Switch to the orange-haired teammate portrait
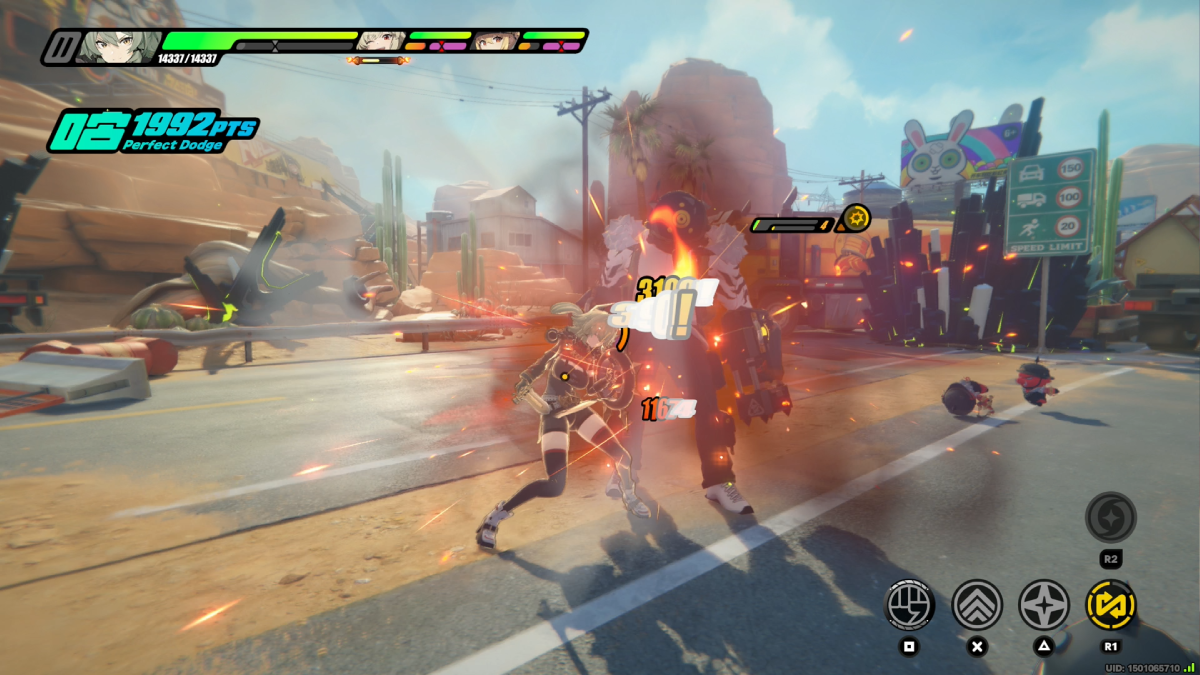The width and height of the screenshot is (1200, 675). click(496, 40)
